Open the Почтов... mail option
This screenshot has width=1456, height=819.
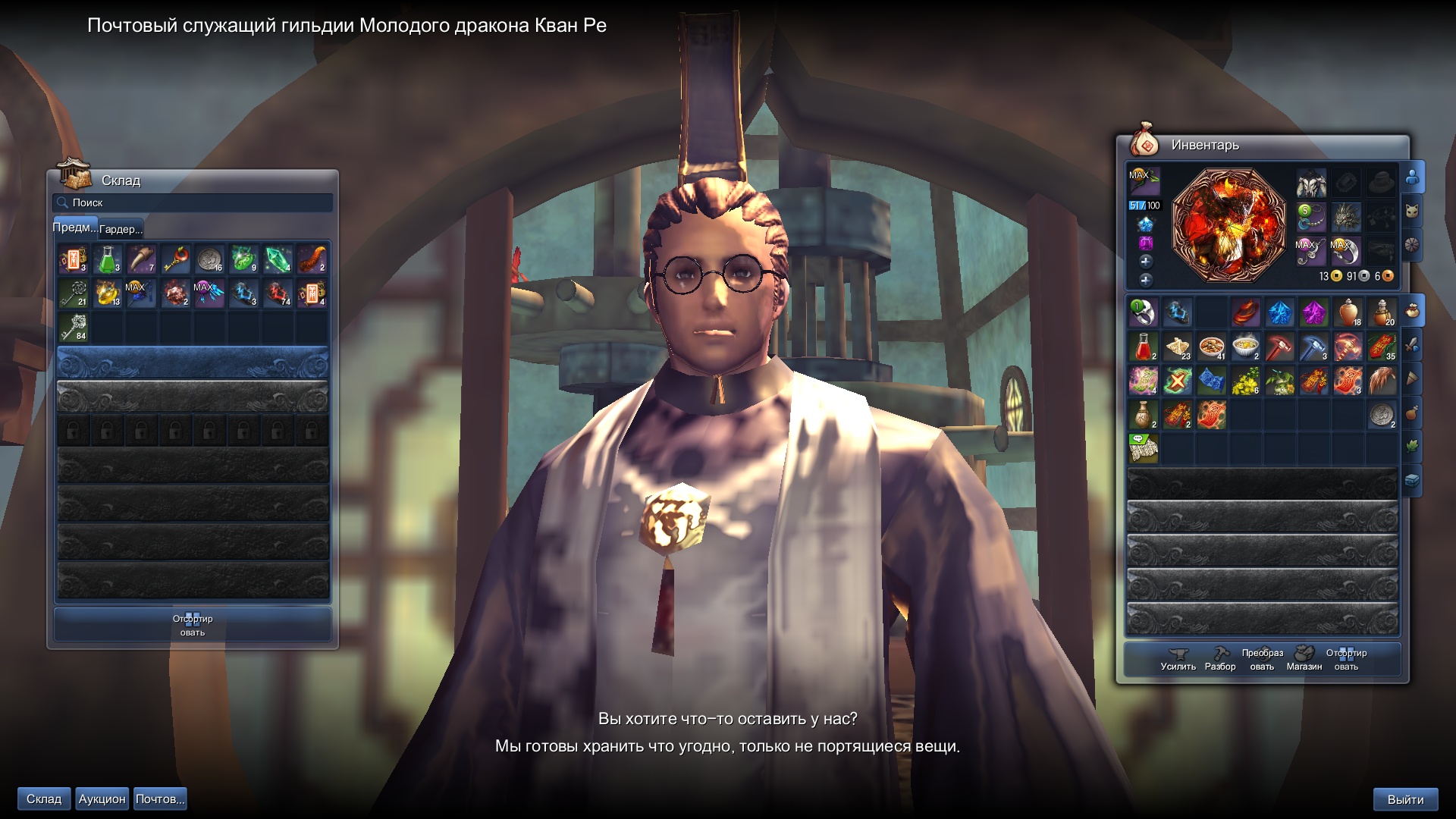click(x=160, y=799)
